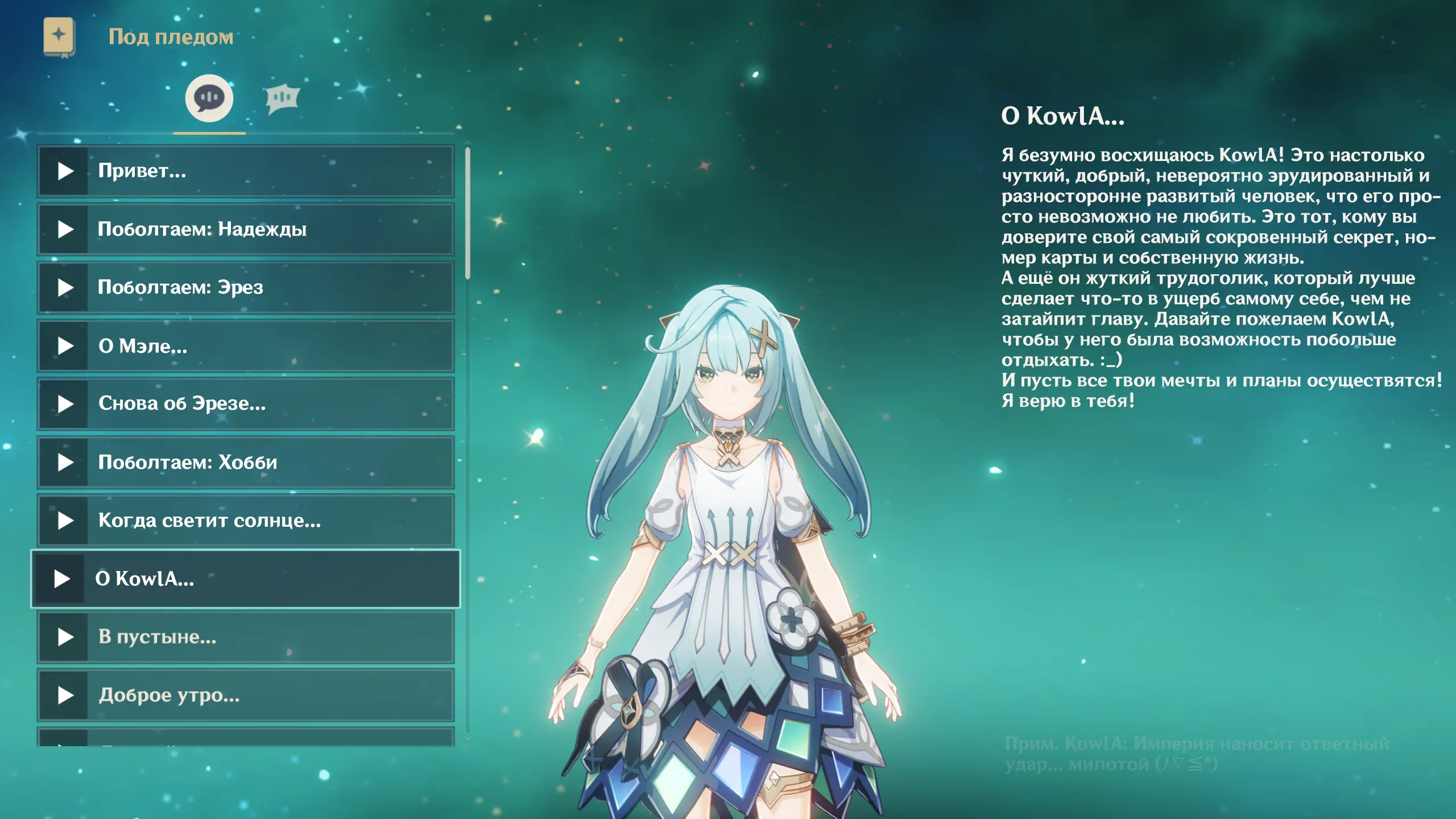Choose the "Доброе утро..." entry
This screenshot has height=819, width=1456.
click(x=246, y=695)
